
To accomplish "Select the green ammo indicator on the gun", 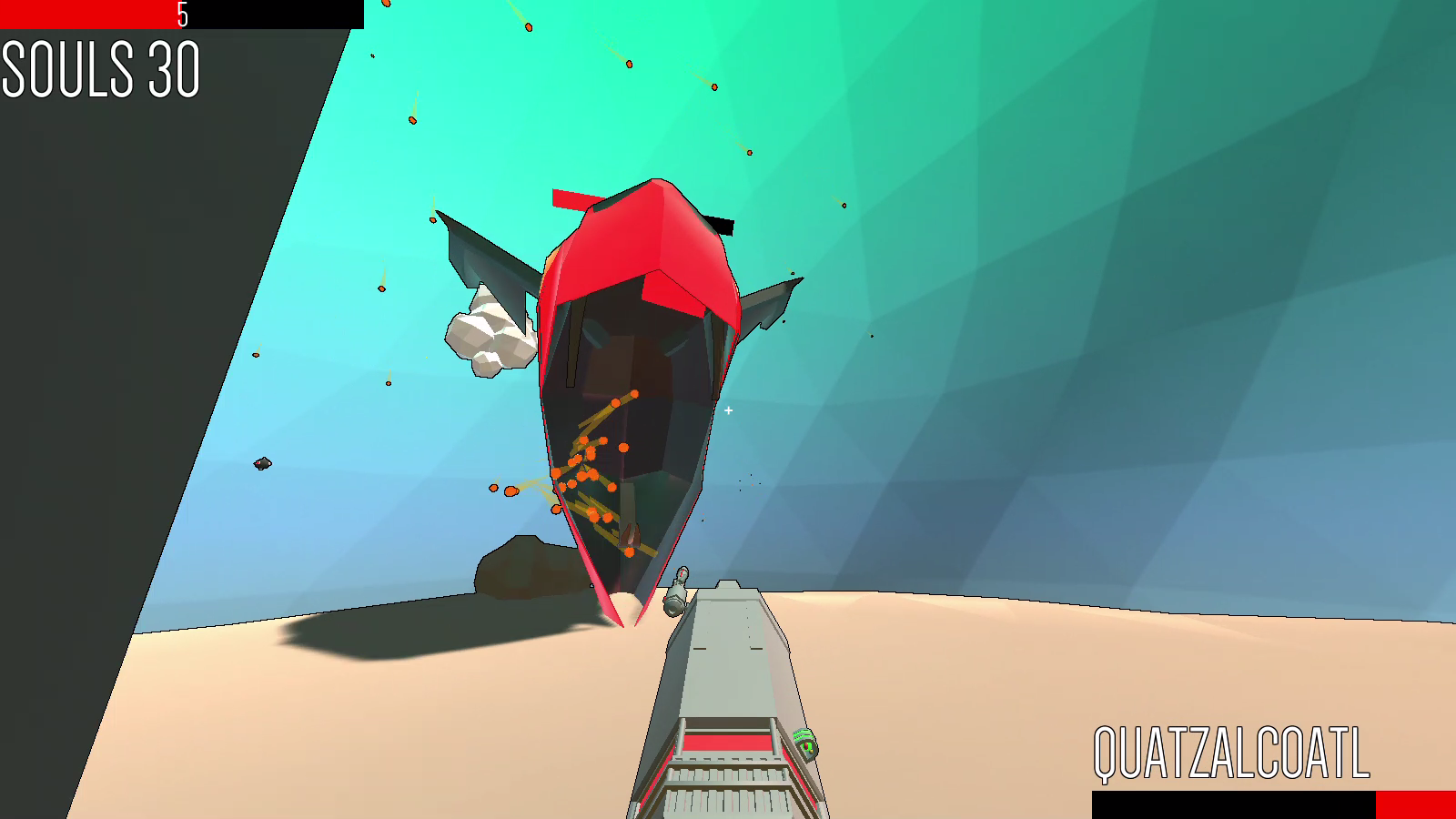I will pyautogui.click(x=804, y=743).
